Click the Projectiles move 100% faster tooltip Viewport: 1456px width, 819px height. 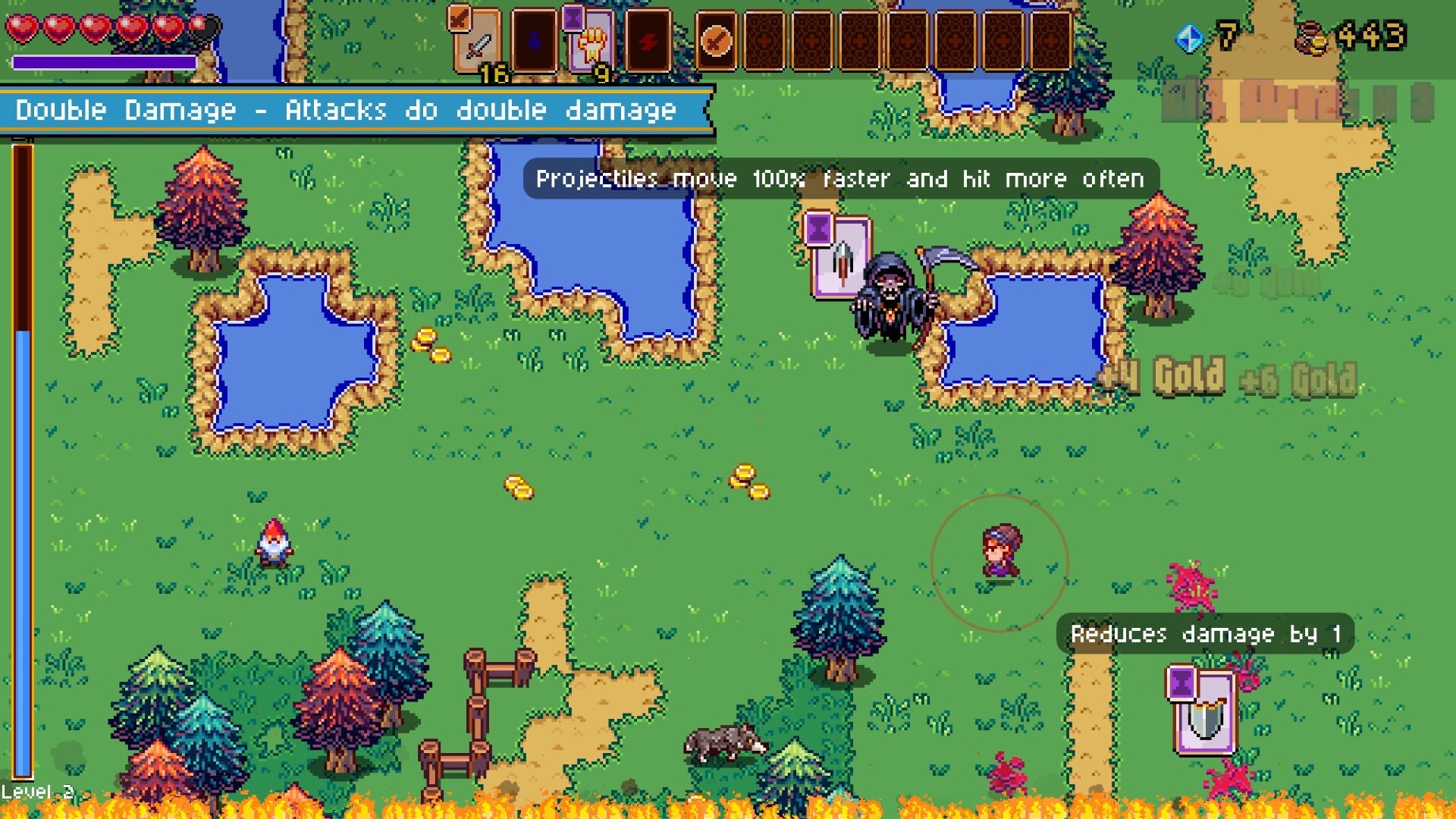pos(838,179)
